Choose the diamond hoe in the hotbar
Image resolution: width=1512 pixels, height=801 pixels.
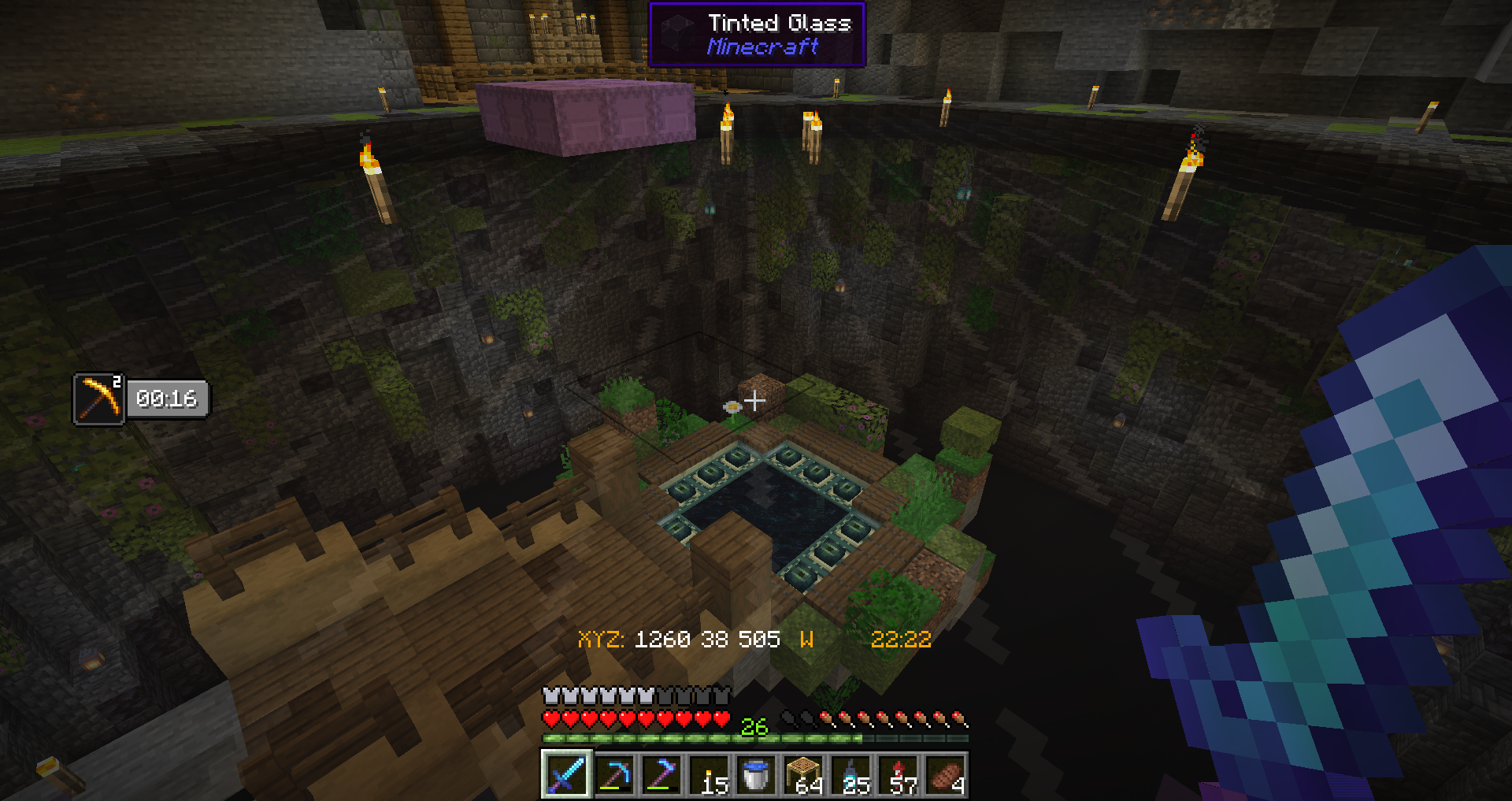[661, 774]
